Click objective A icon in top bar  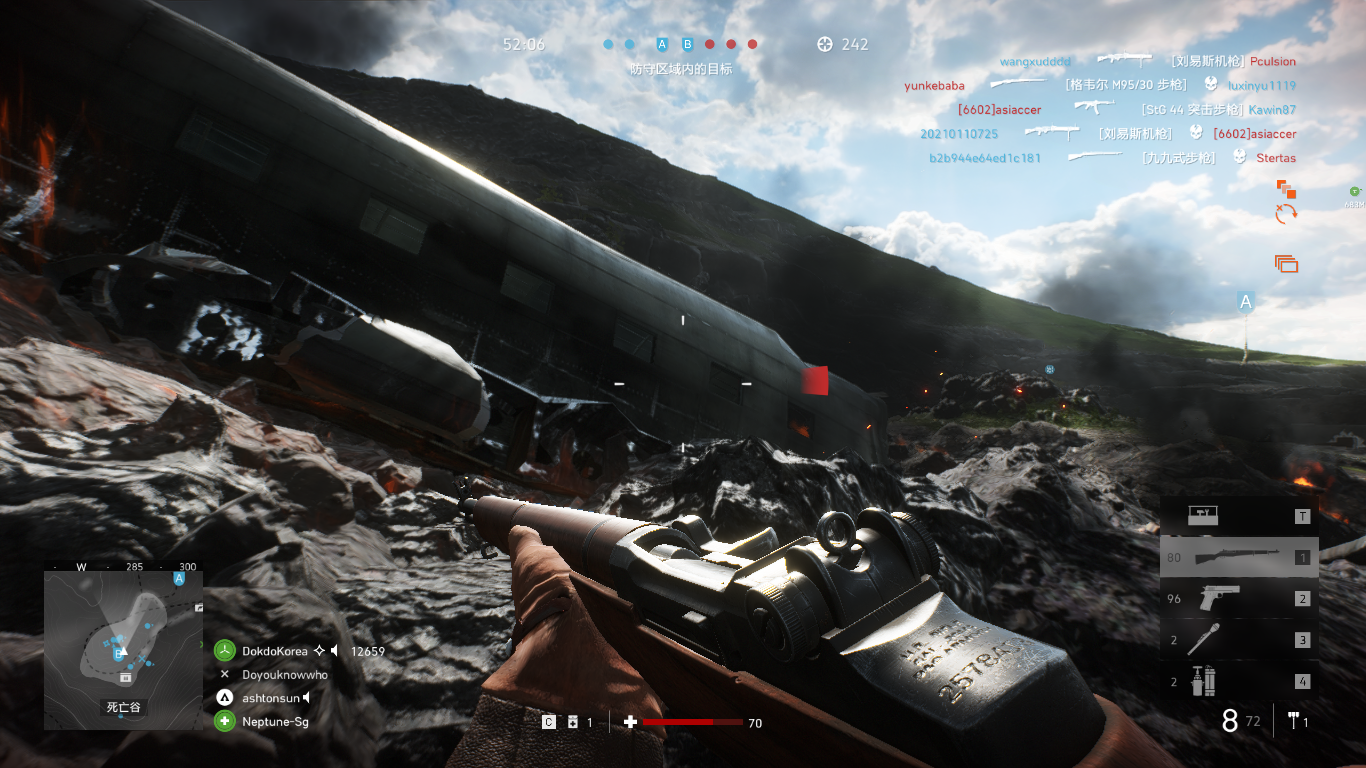coord(661,44)
